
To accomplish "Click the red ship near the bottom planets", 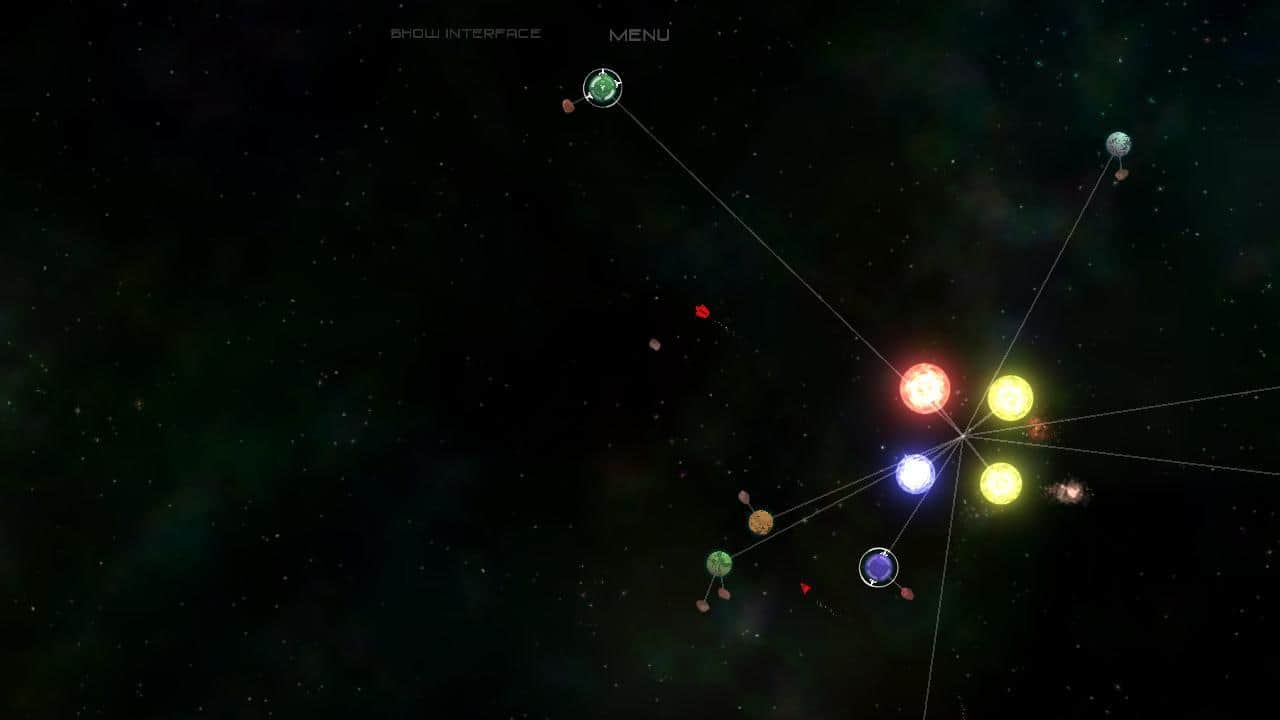I will point(806,589).
